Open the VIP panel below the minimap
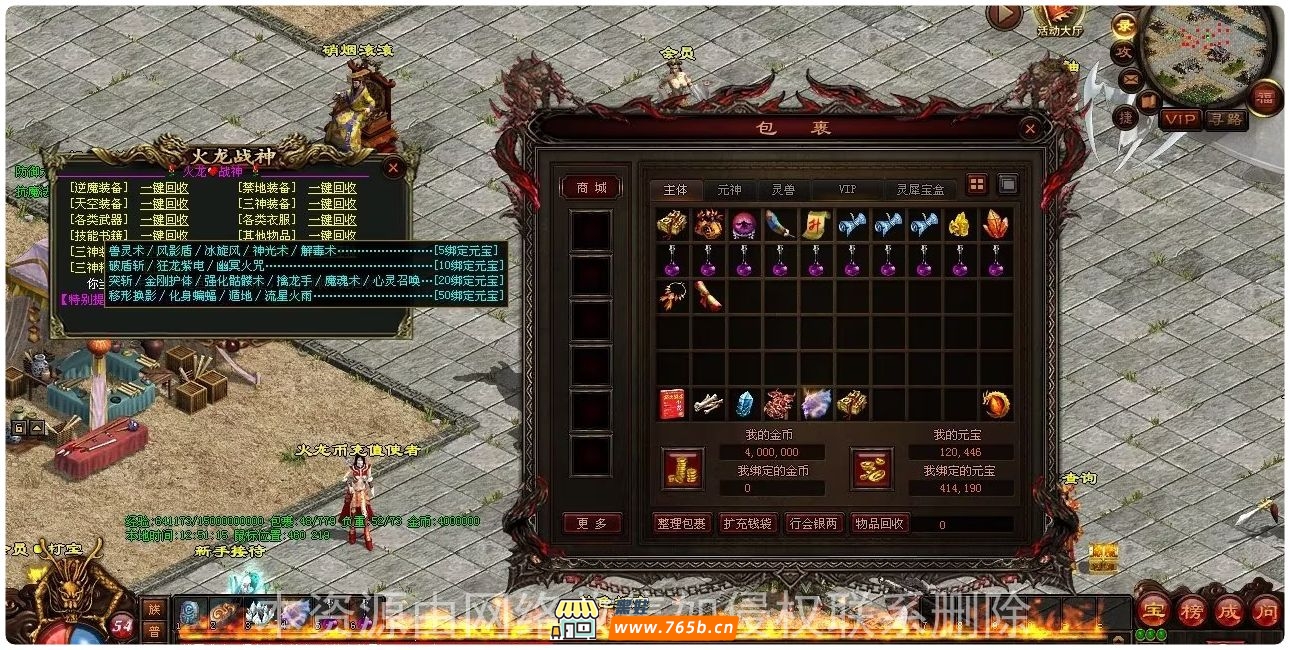 click(x=1179, y=119)
